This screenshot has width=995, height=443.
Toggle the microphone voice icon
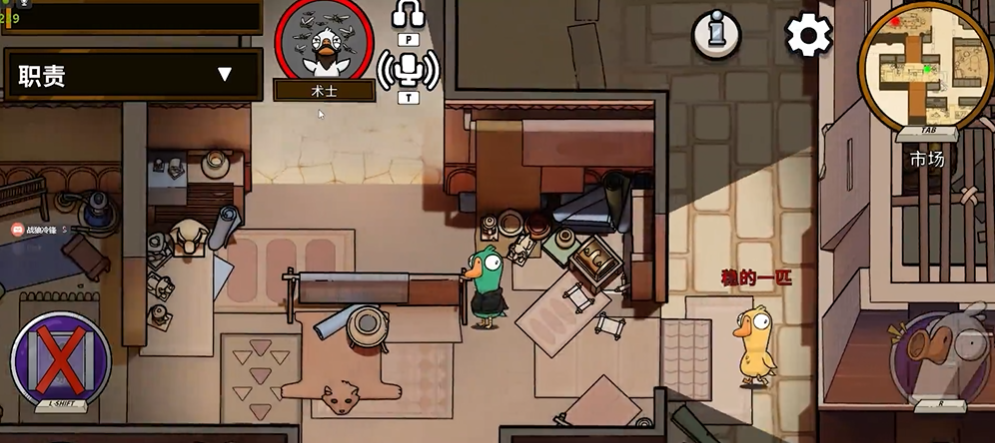coord(408,68)
